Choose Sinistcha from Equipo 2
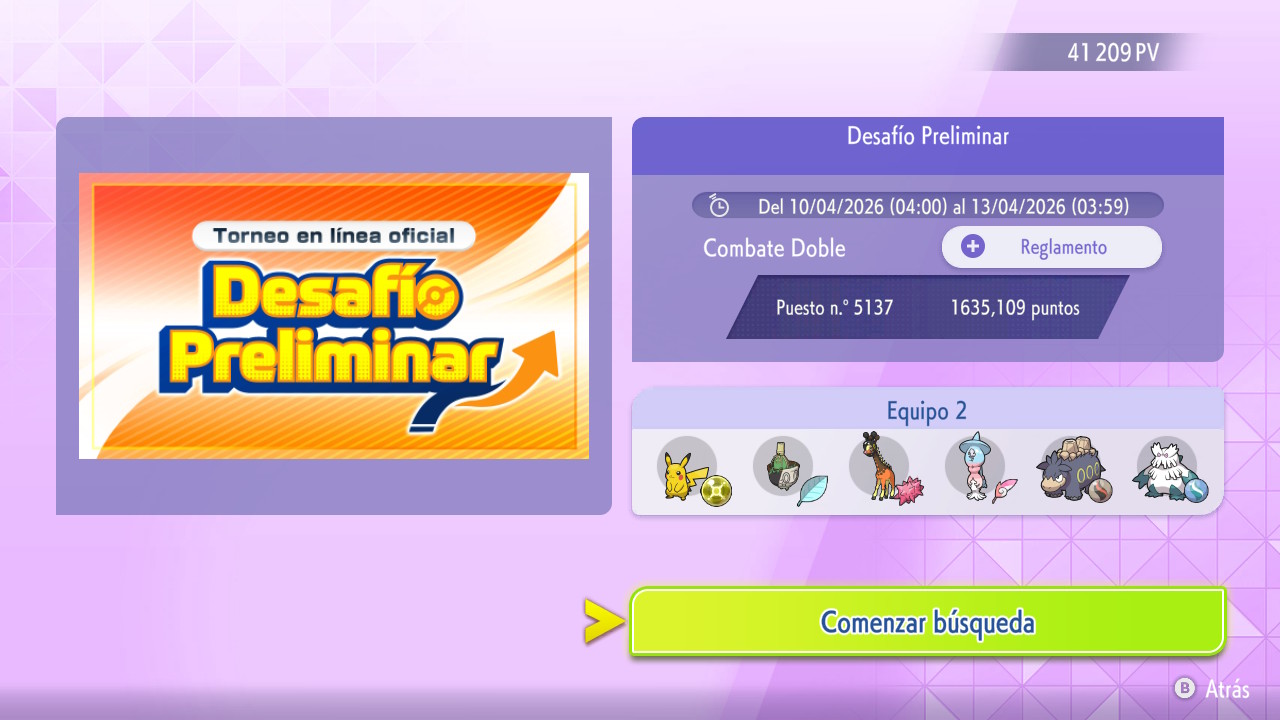 [784, 470]
